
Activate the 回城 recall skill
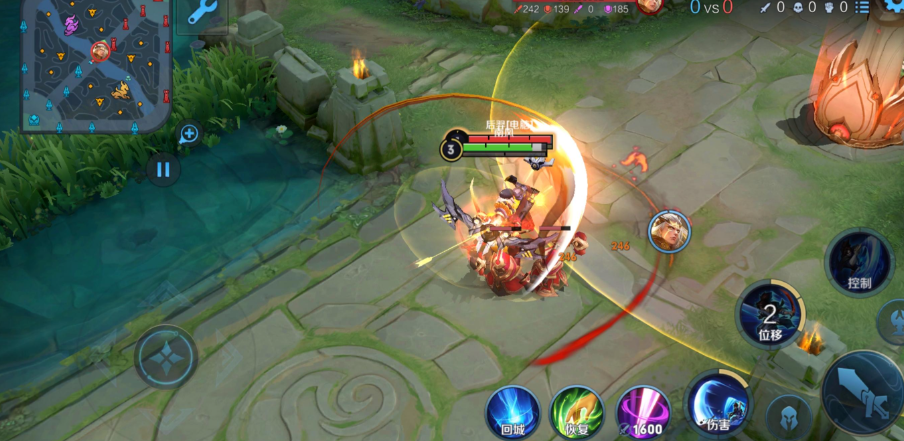click(513, 411)
